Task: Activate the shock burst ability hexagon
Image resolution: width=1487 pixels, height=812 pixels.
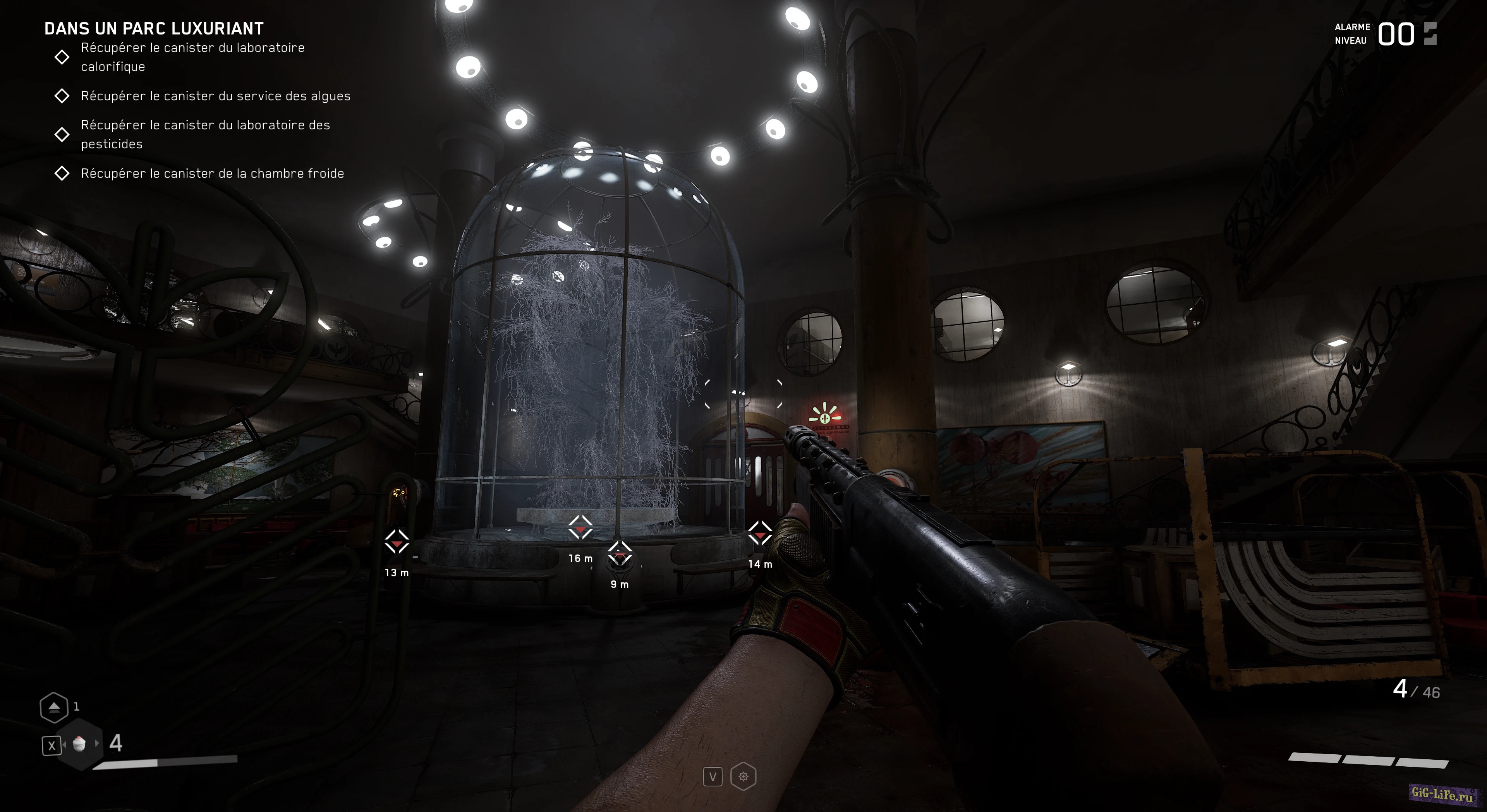Action: (x=743, y=777)
